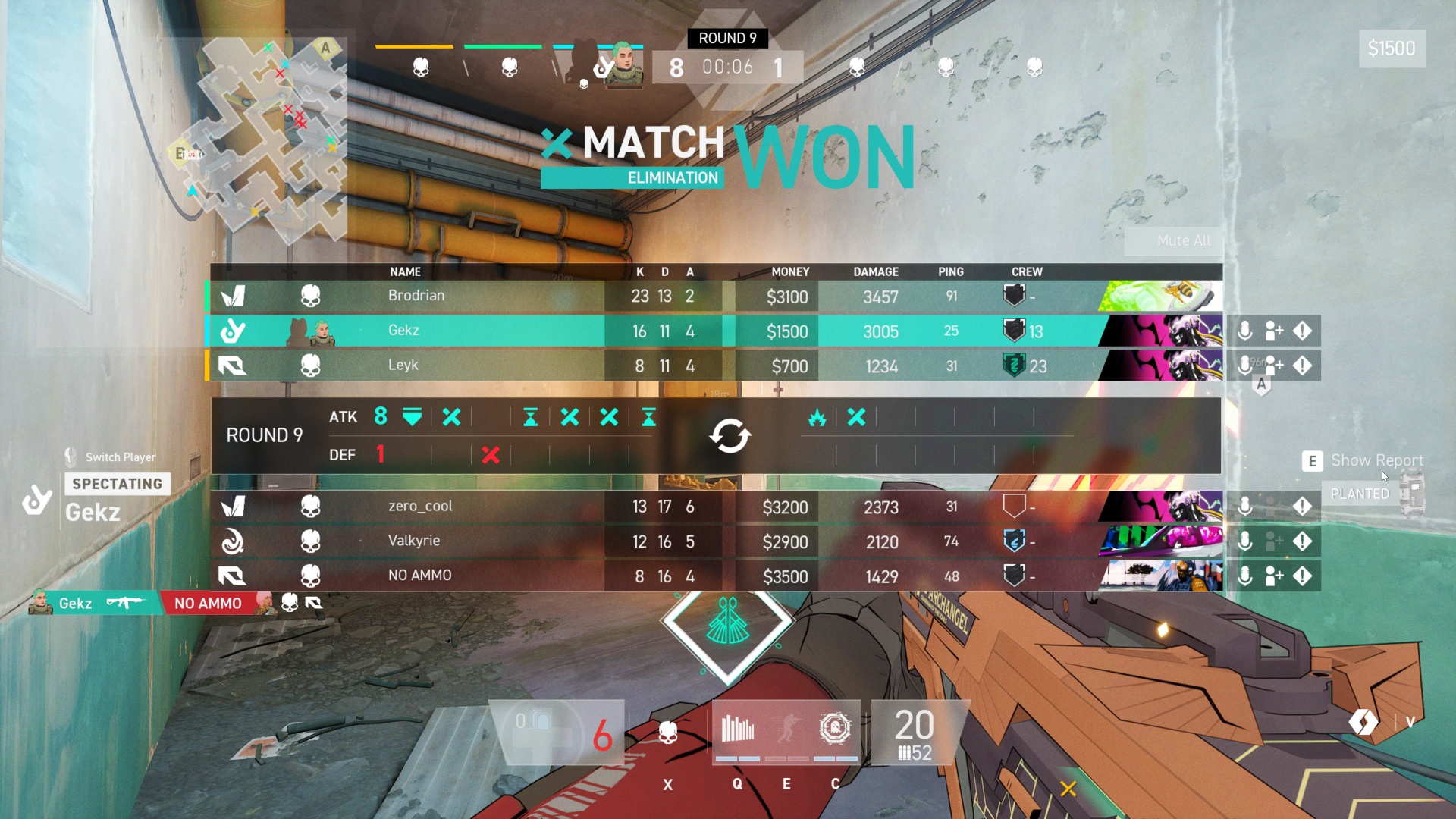The image size is (1456, 819).
Task: Mute Valkyrie's voice chat
Action: [x=1244, y=541]
